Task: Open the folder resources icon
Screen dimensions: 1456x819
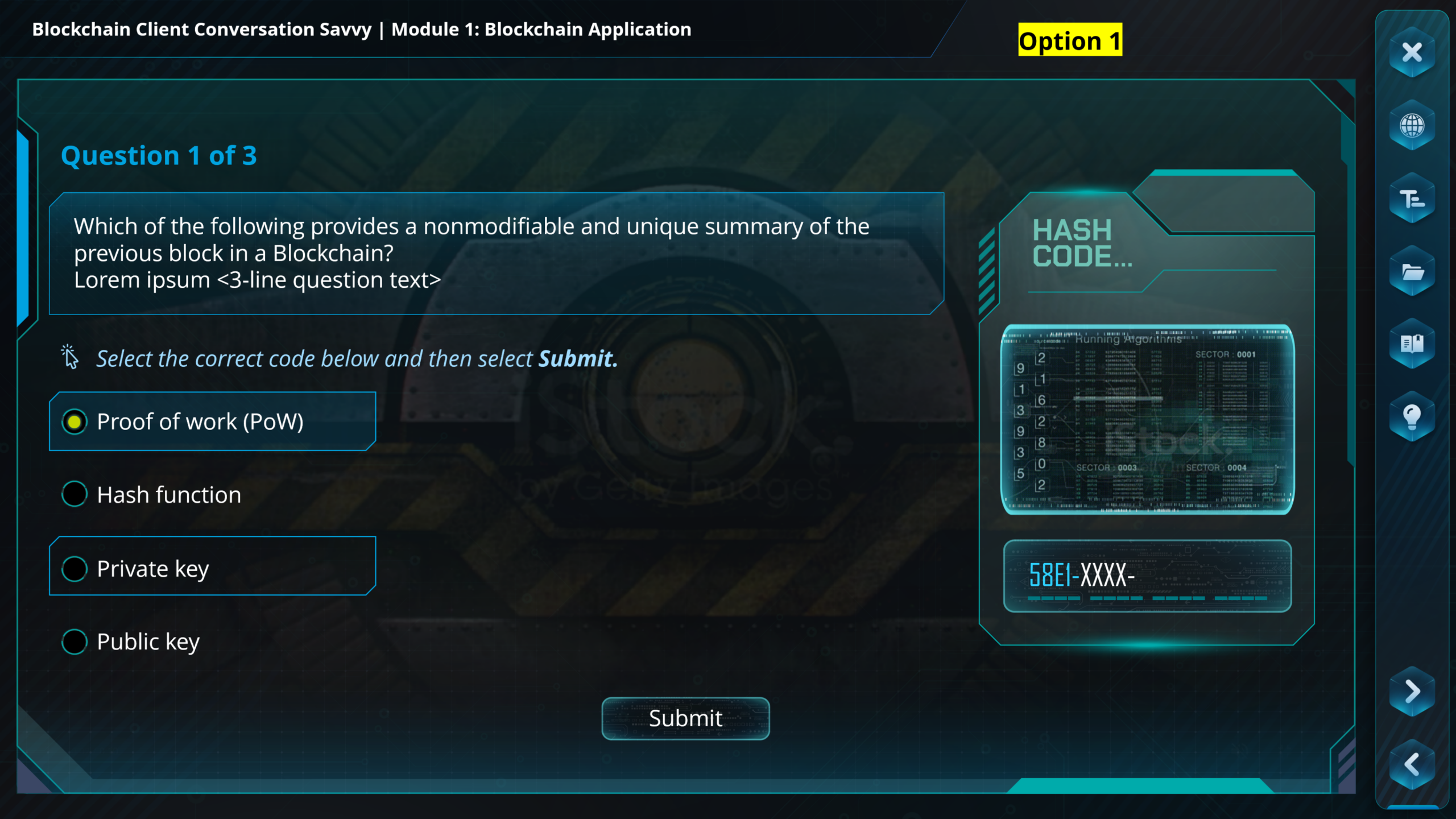Action: click(1412, 272)
